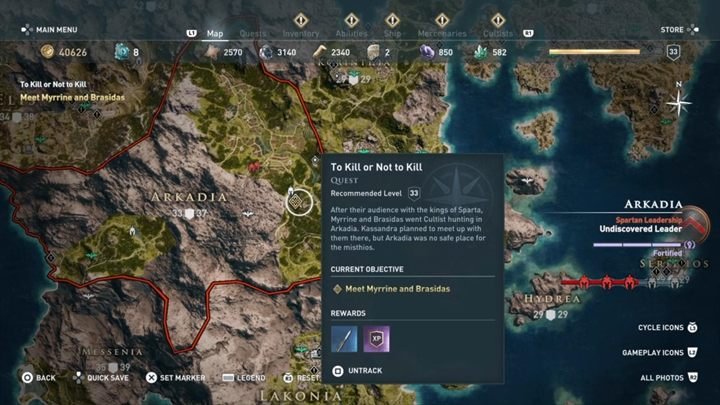720x405 pixels.
Task: Open the Main Menu
Action: pos(50,30)
